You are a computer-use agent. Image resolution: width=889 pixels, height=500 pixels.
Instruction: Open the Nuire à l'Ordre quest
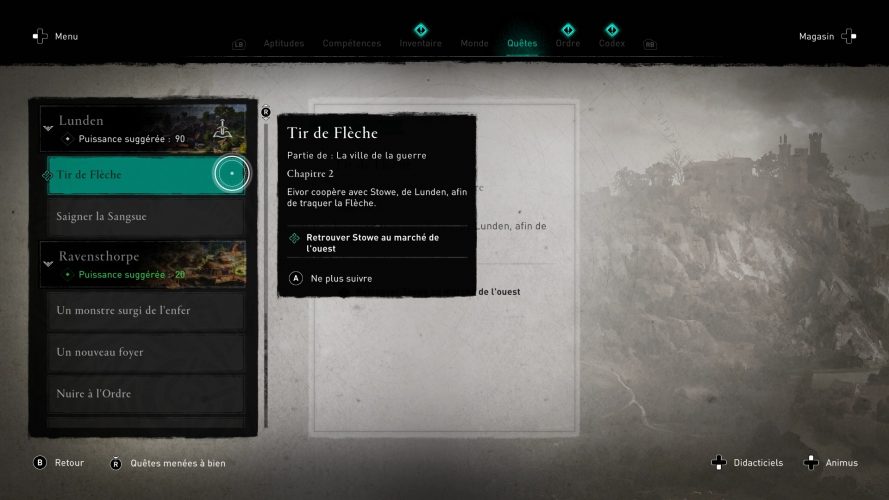click(x=146, y=394)
